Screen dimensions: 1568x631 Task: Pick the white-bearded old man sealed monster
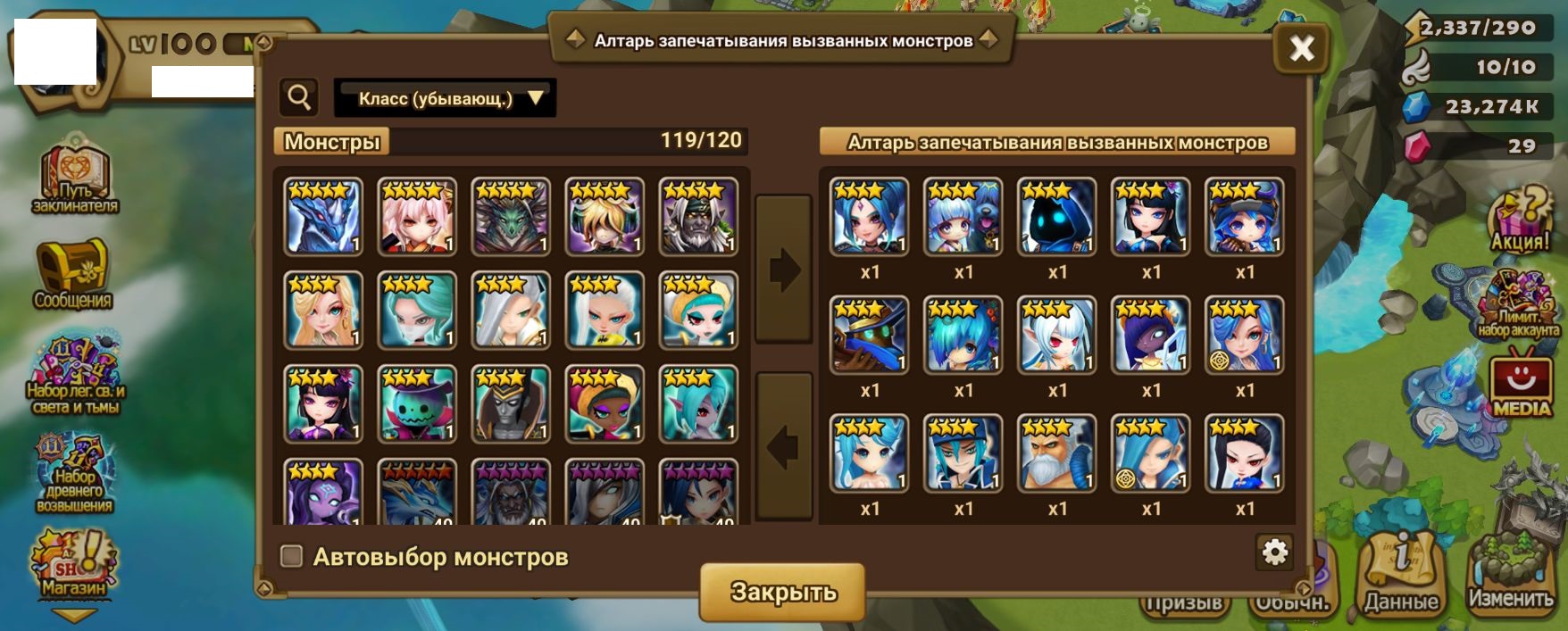pyautogui.click(x=1056, y=453)
